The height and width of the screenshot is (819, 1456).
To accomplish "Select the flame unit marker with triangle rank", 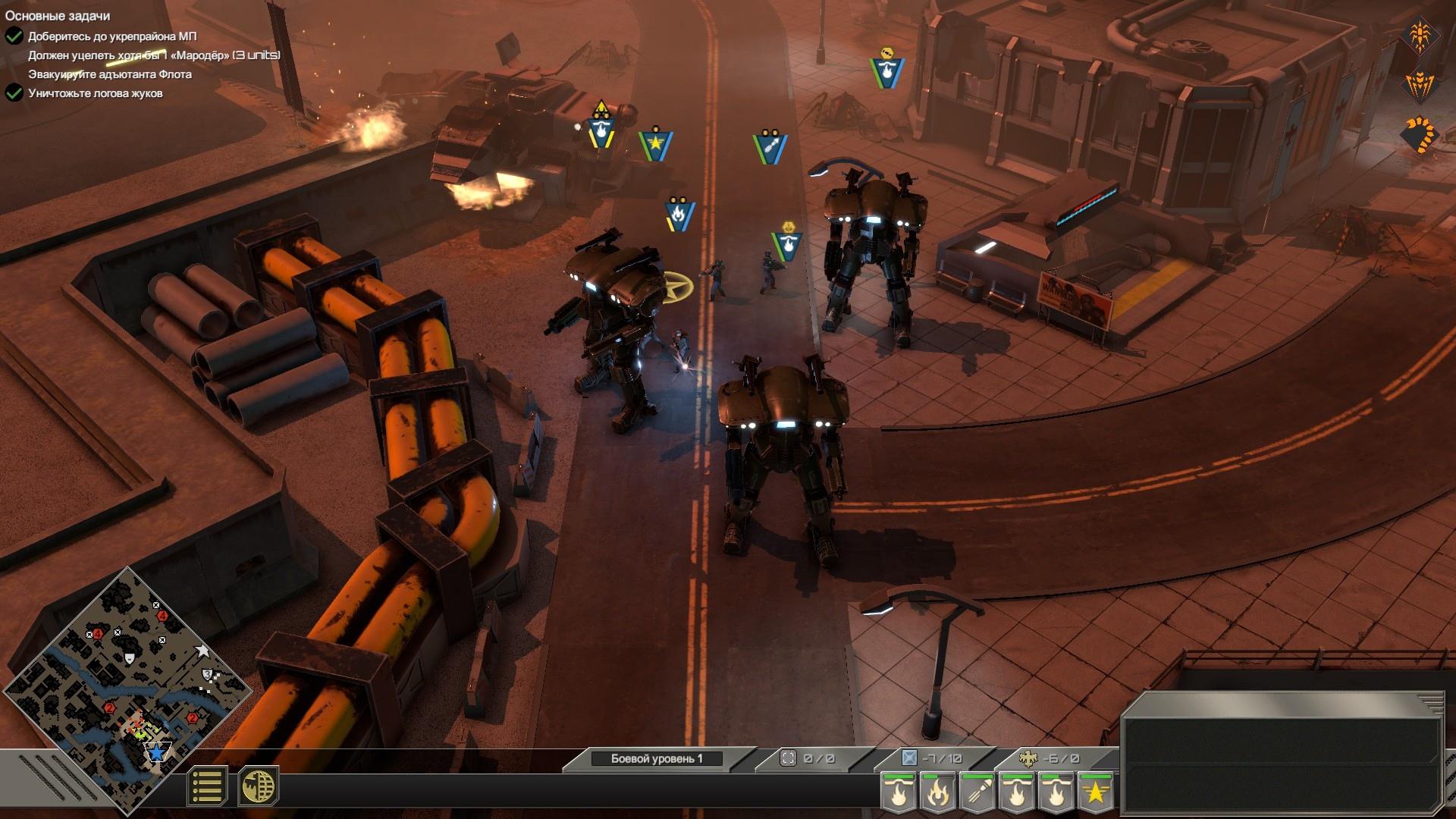I will tap(601, 129).
